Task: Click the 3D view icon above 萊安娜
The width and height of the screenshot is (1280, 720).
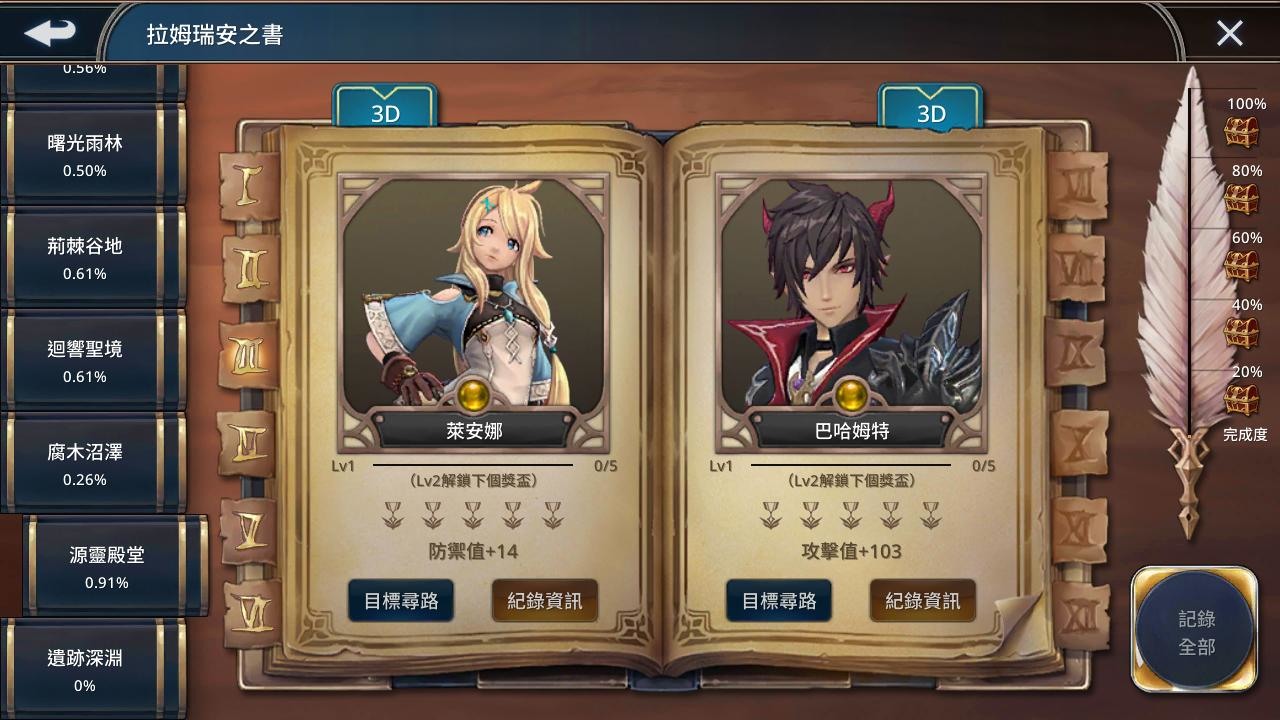Action: [385, 112]
